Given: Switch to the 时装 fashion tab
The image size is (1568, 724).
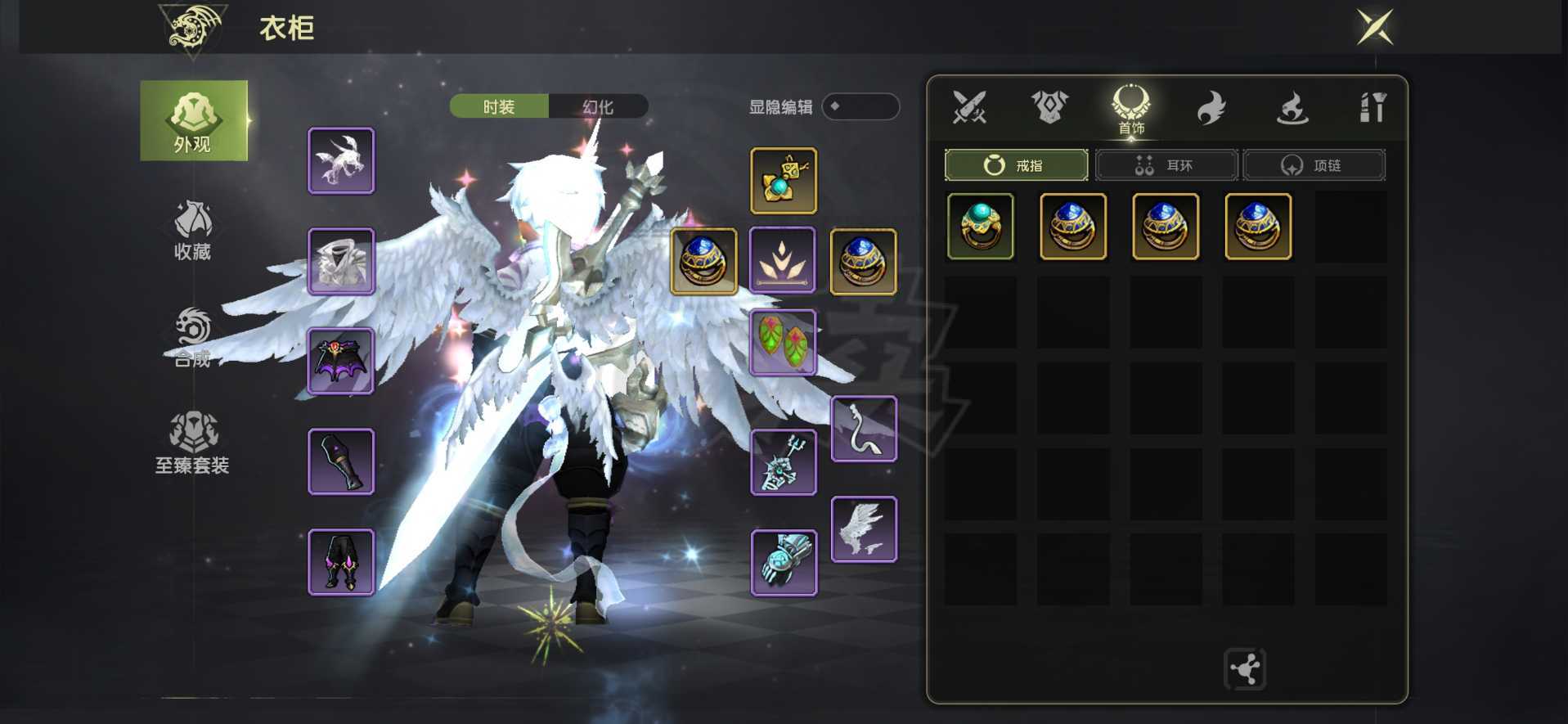Looking at the screenshot, I should tap(499, 106).
